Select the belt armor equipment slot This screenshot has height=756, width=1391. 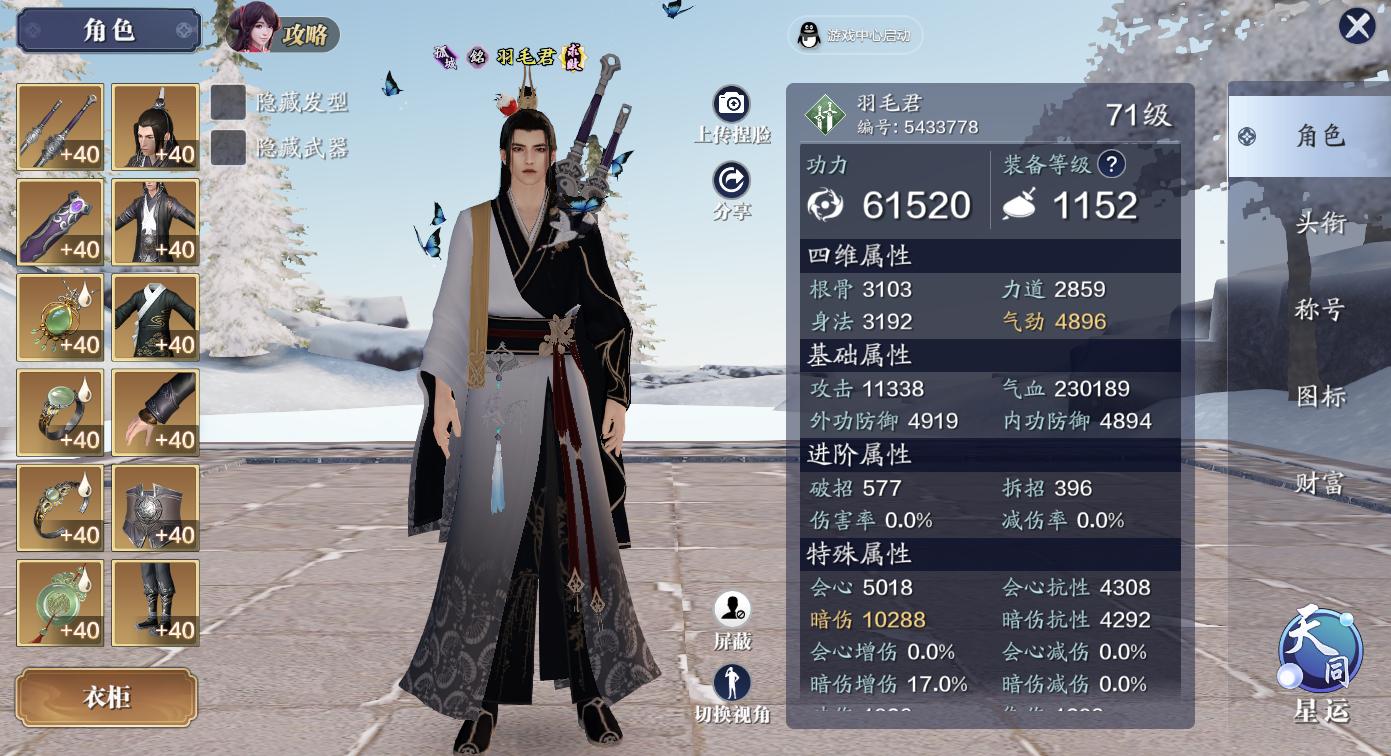(x=155, y=508)
